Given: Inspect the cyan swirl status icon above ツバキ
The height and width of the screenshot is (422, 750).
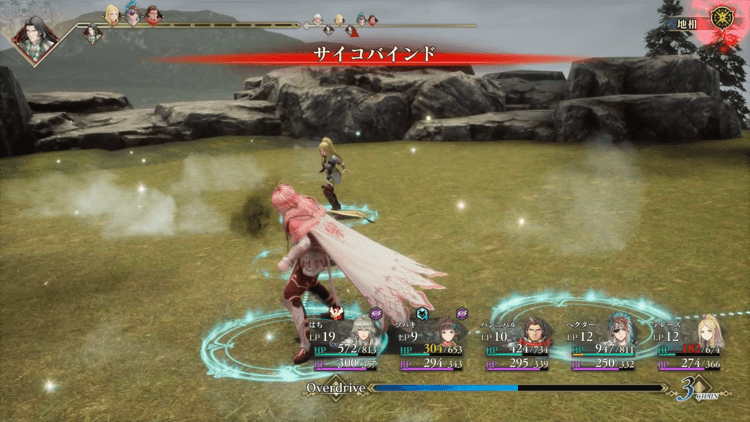Looking at the screenshot, I should pos(423,313).
